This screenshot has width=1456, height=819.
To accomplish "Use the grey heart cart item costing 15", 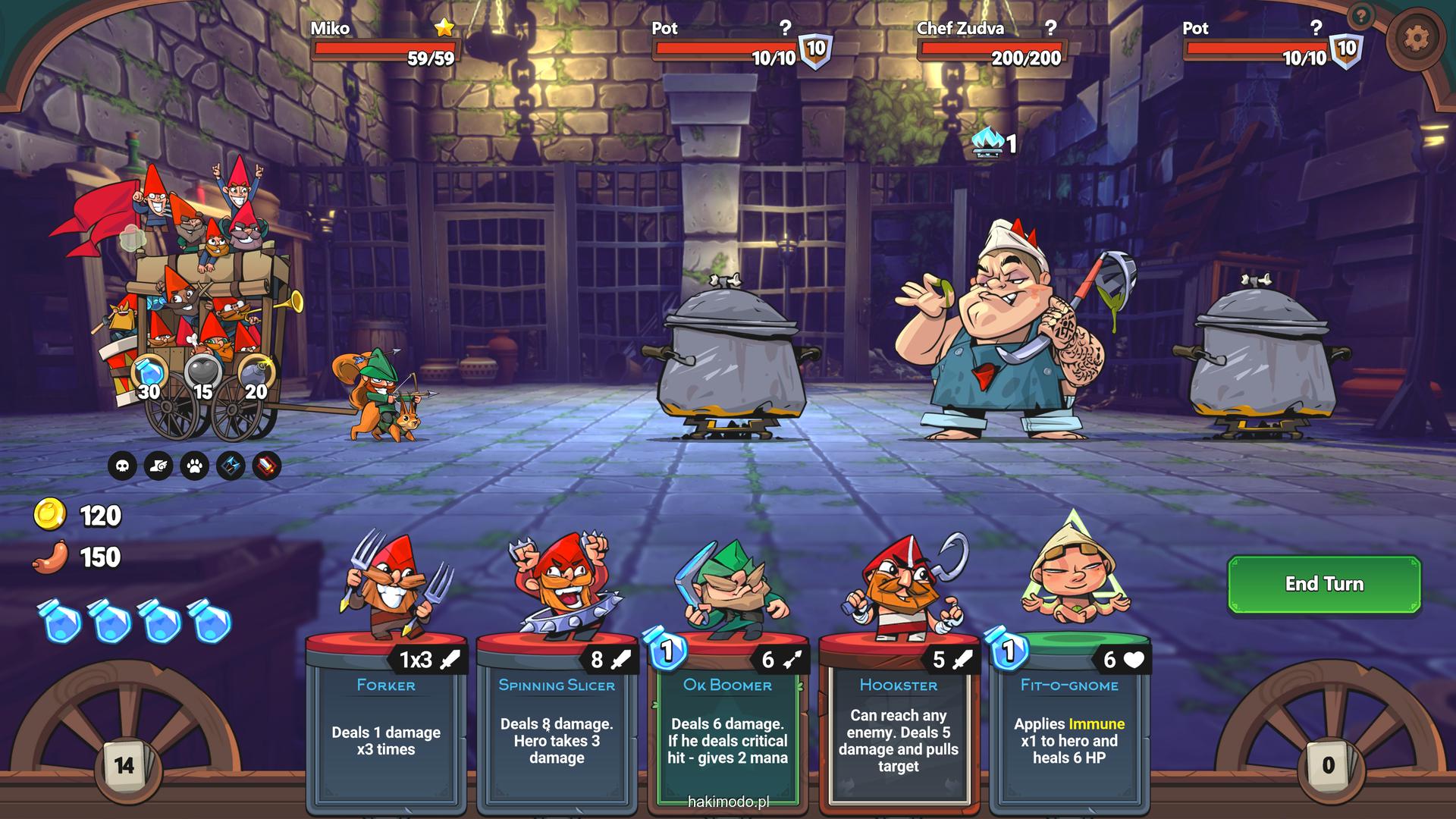I will 203,374.
